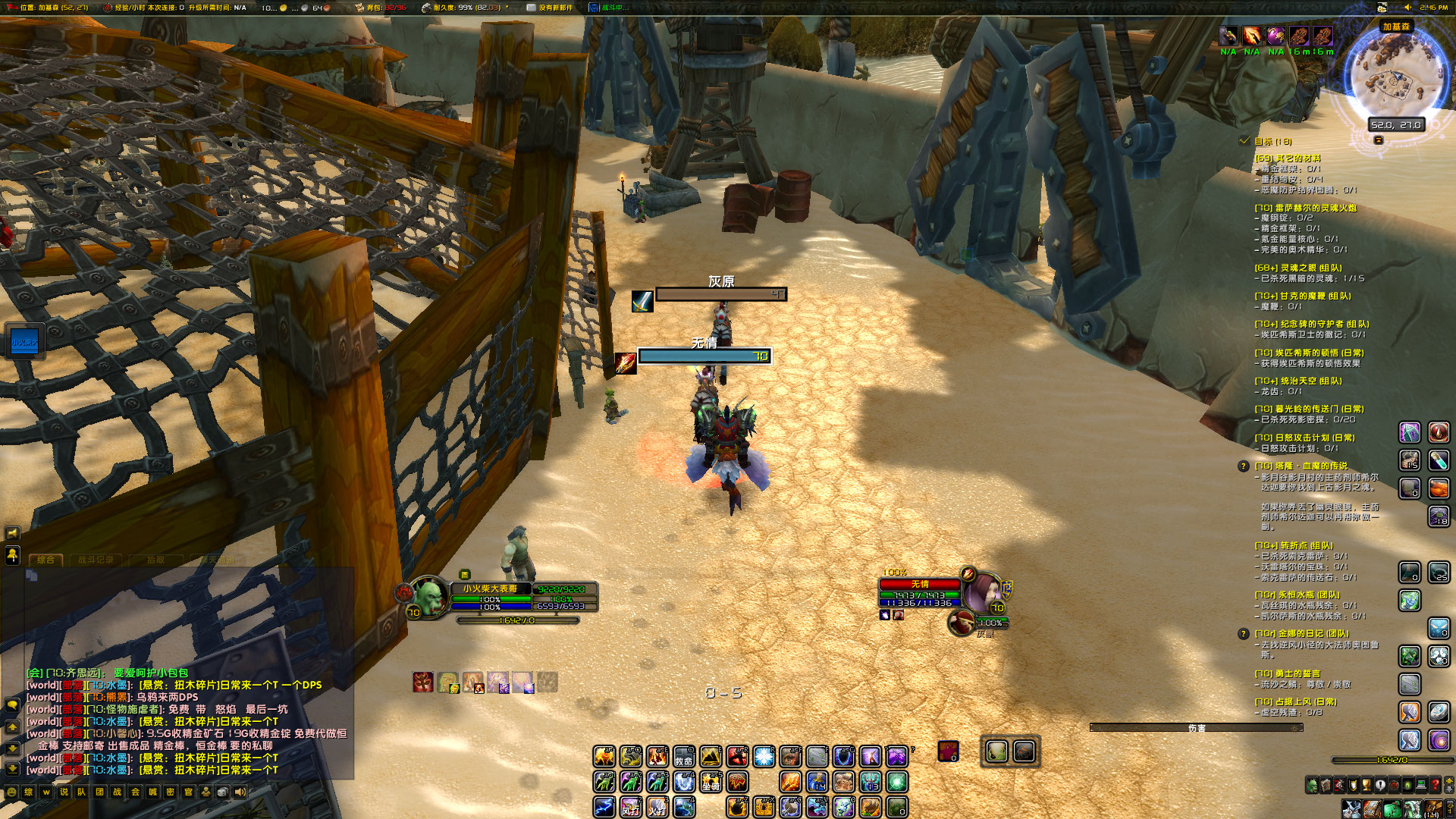Switch to the 拾取 chat tab
The image size is (1456, 819).
156,560
